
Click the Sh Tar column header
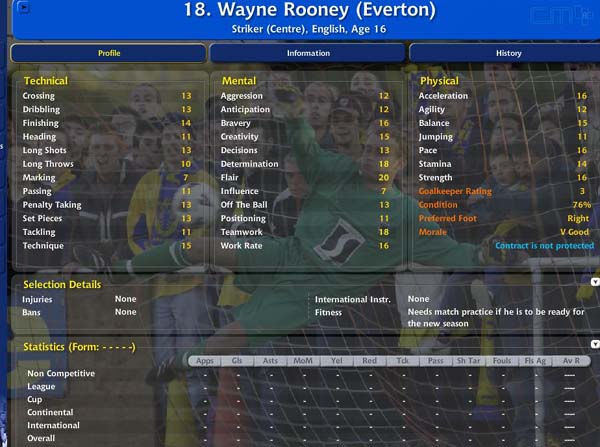tap(468, 361)
